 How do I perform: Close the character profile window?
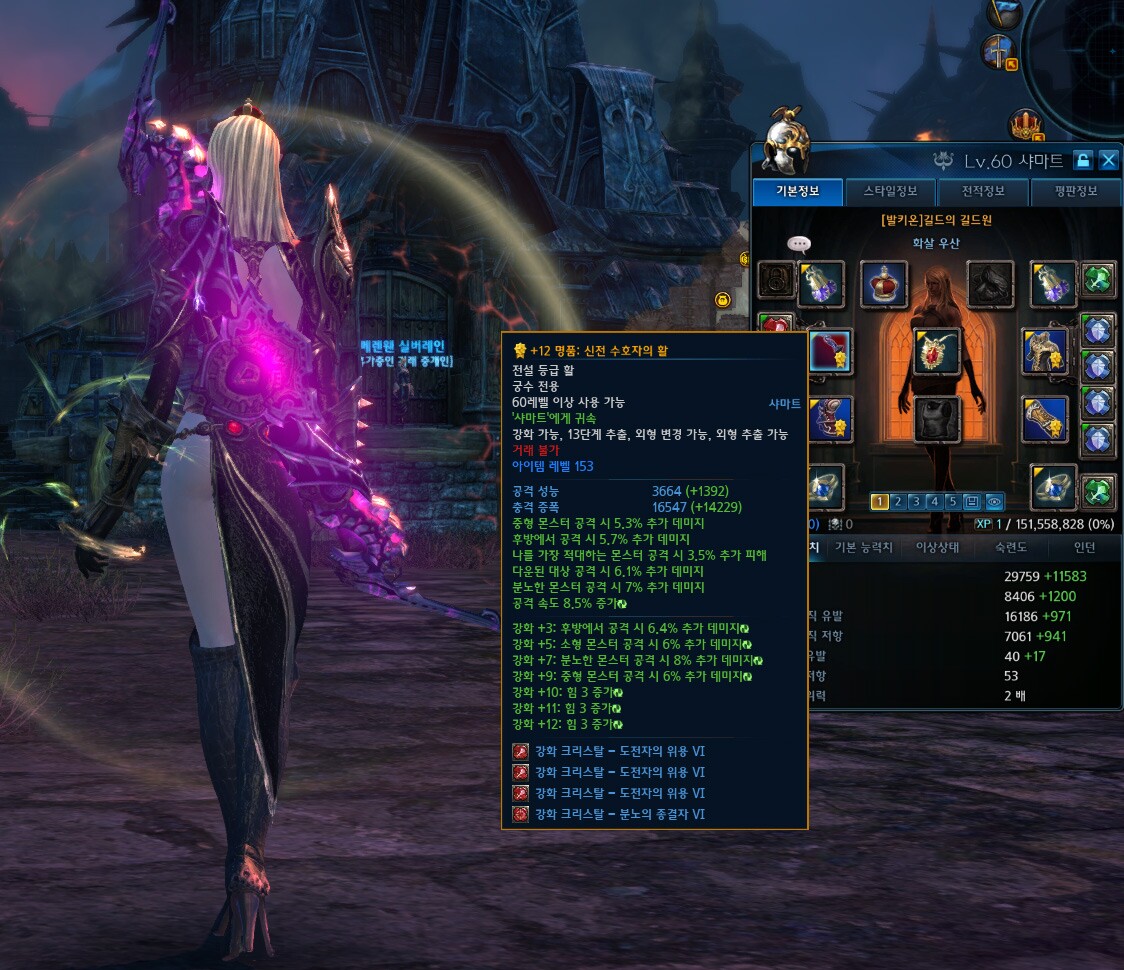coord(1108,160)
